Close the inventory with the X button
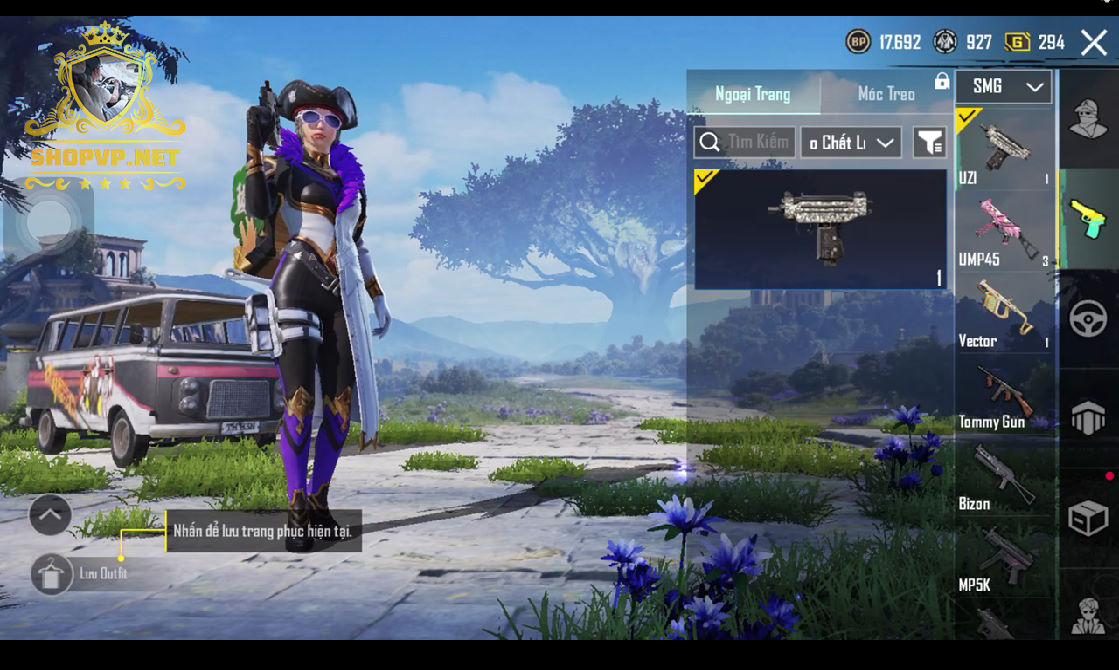Image resolution: width=1119 pixels, height=670 pixels. [x=1093, y=42]
